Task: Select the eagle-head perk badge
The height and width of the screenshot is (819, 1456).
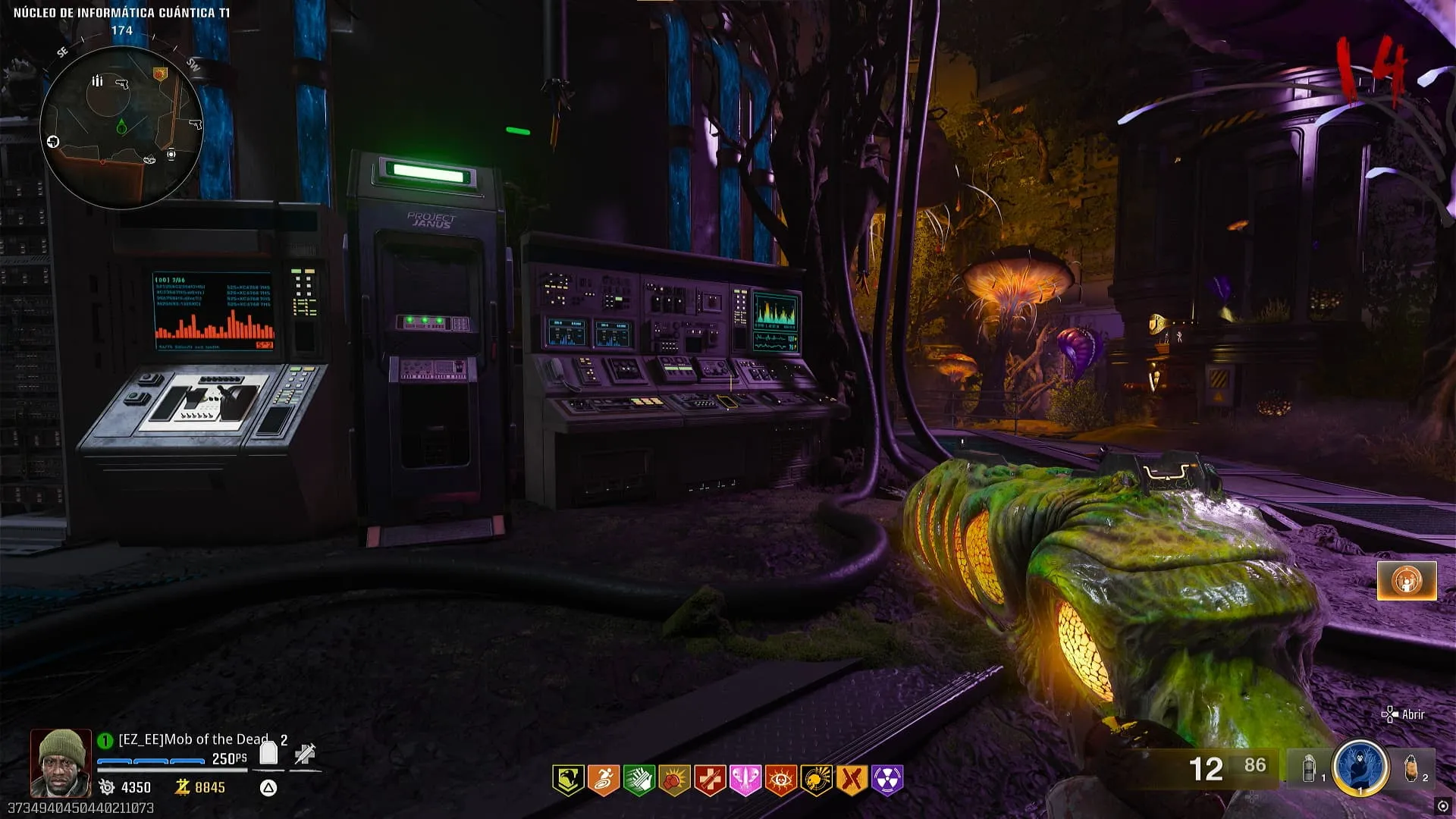Action: [568, 780]
